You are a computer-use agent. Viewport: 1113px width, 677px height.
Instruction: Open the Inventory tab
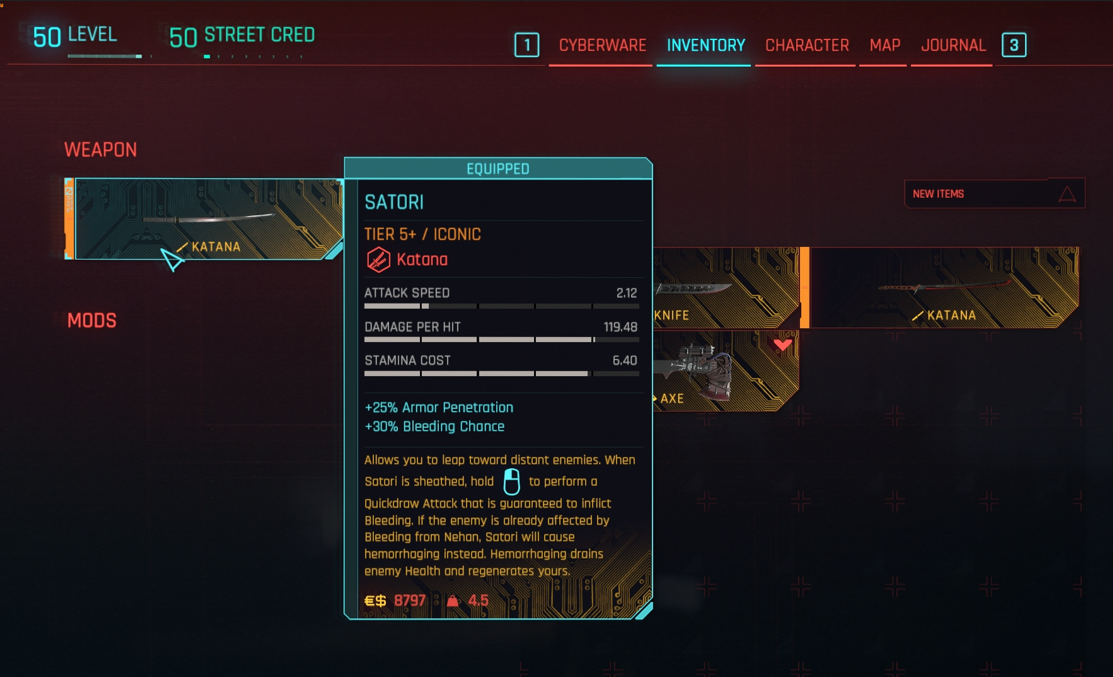[x=705, y=46]
